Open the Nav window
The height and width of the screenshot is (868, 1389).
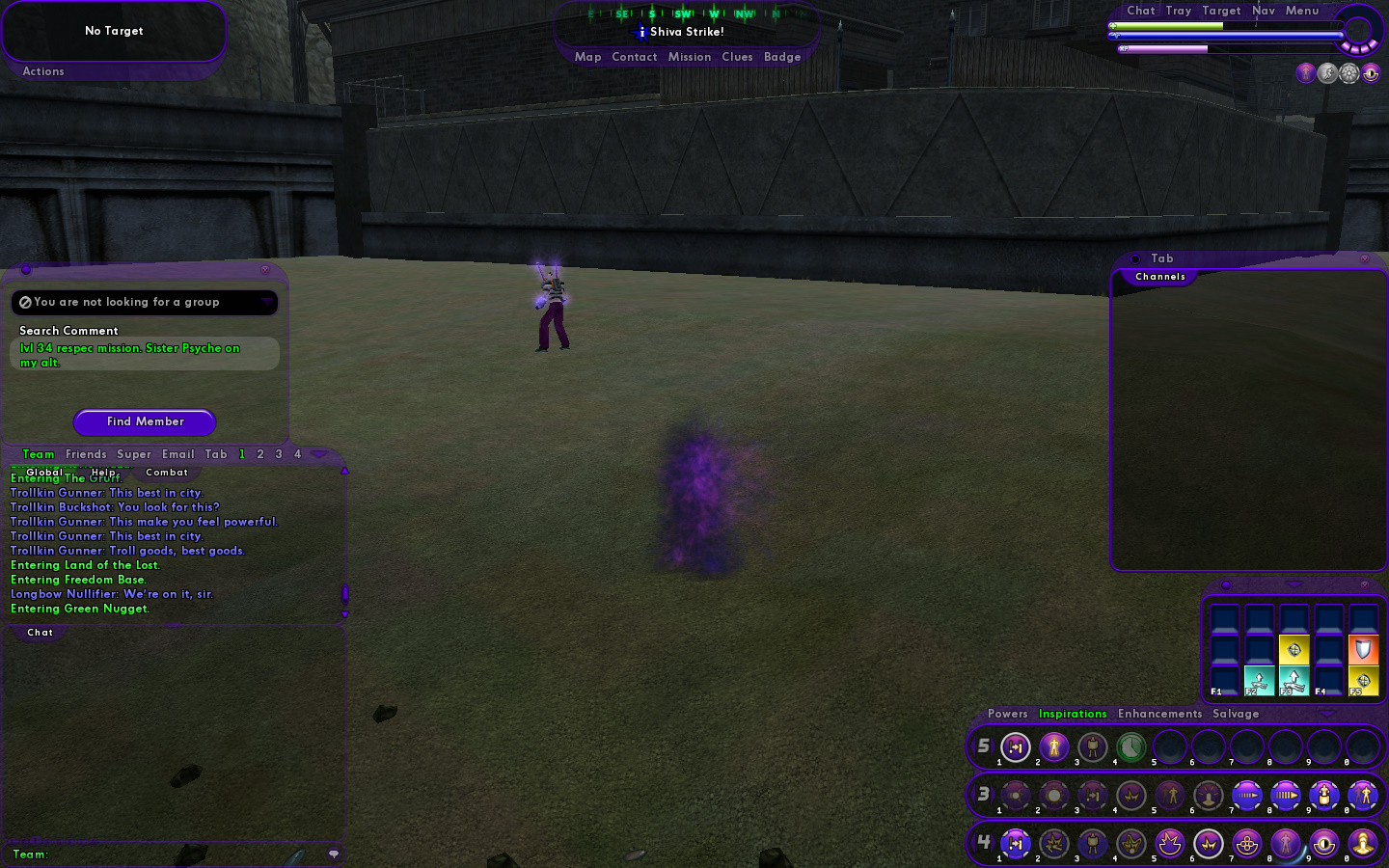1263,11
